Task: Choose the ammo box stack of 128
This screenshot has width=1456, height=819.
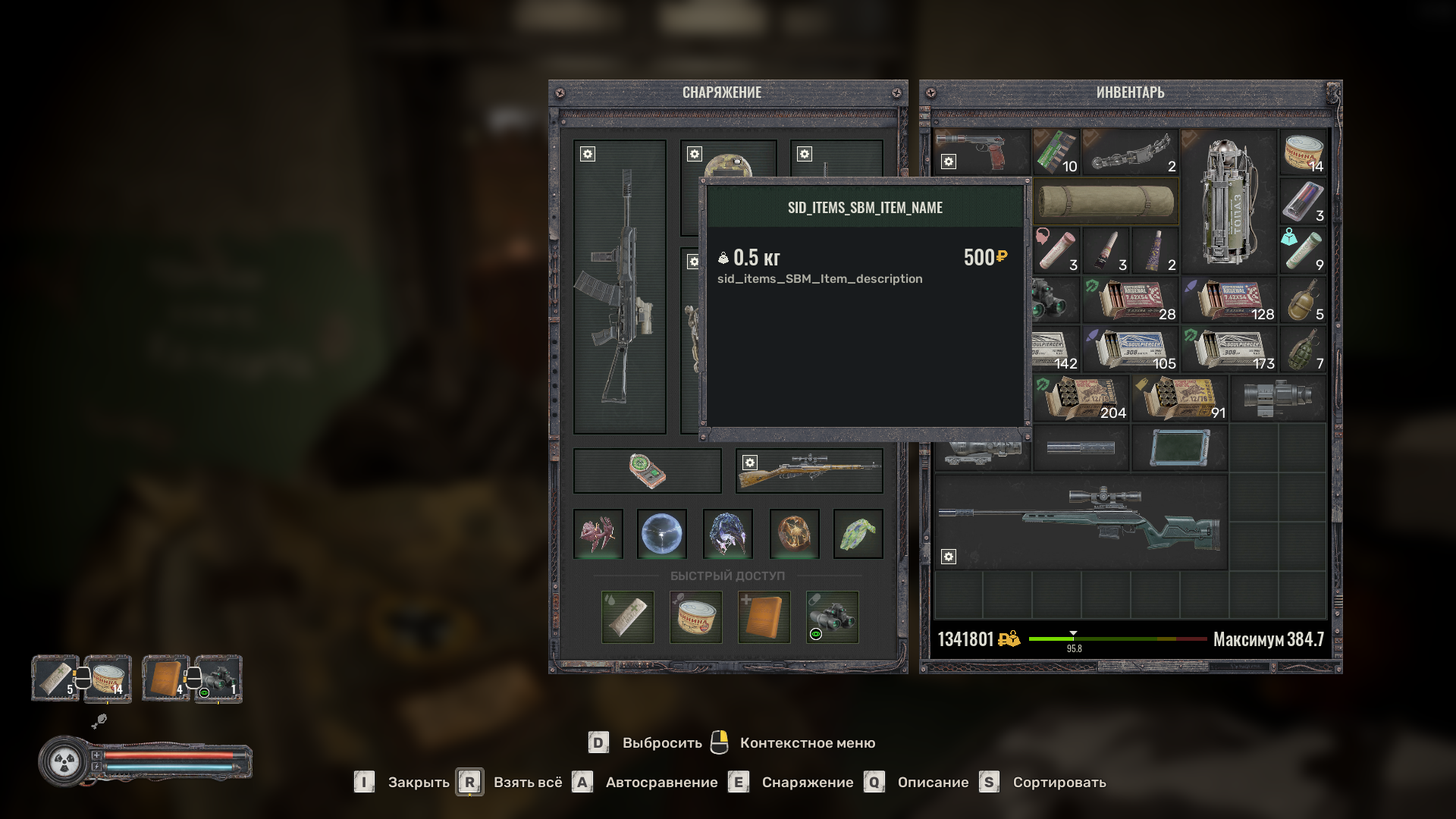Action: point(1229,300)
